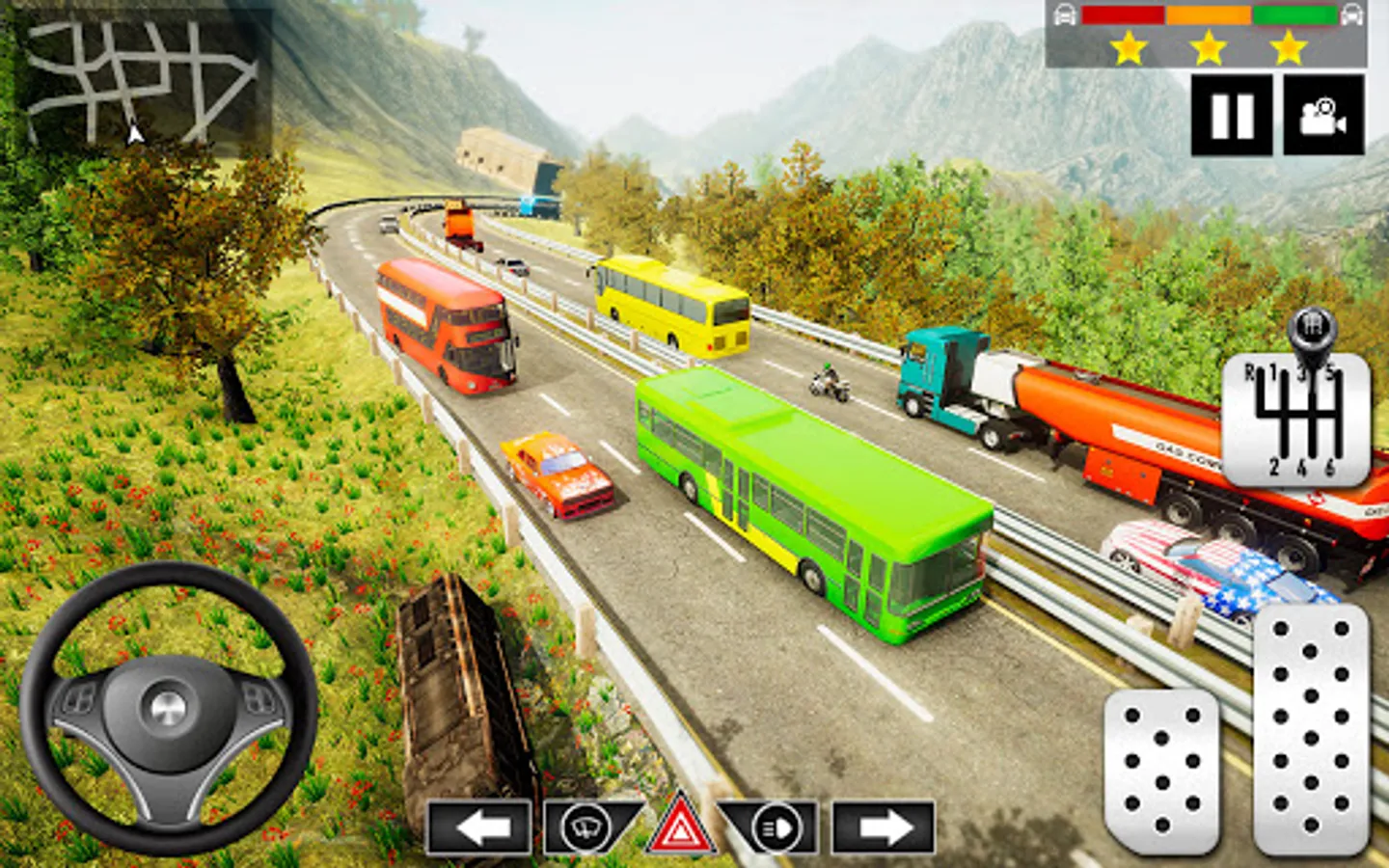
Task: Turn on the windshield wipers
Action: 586,827
